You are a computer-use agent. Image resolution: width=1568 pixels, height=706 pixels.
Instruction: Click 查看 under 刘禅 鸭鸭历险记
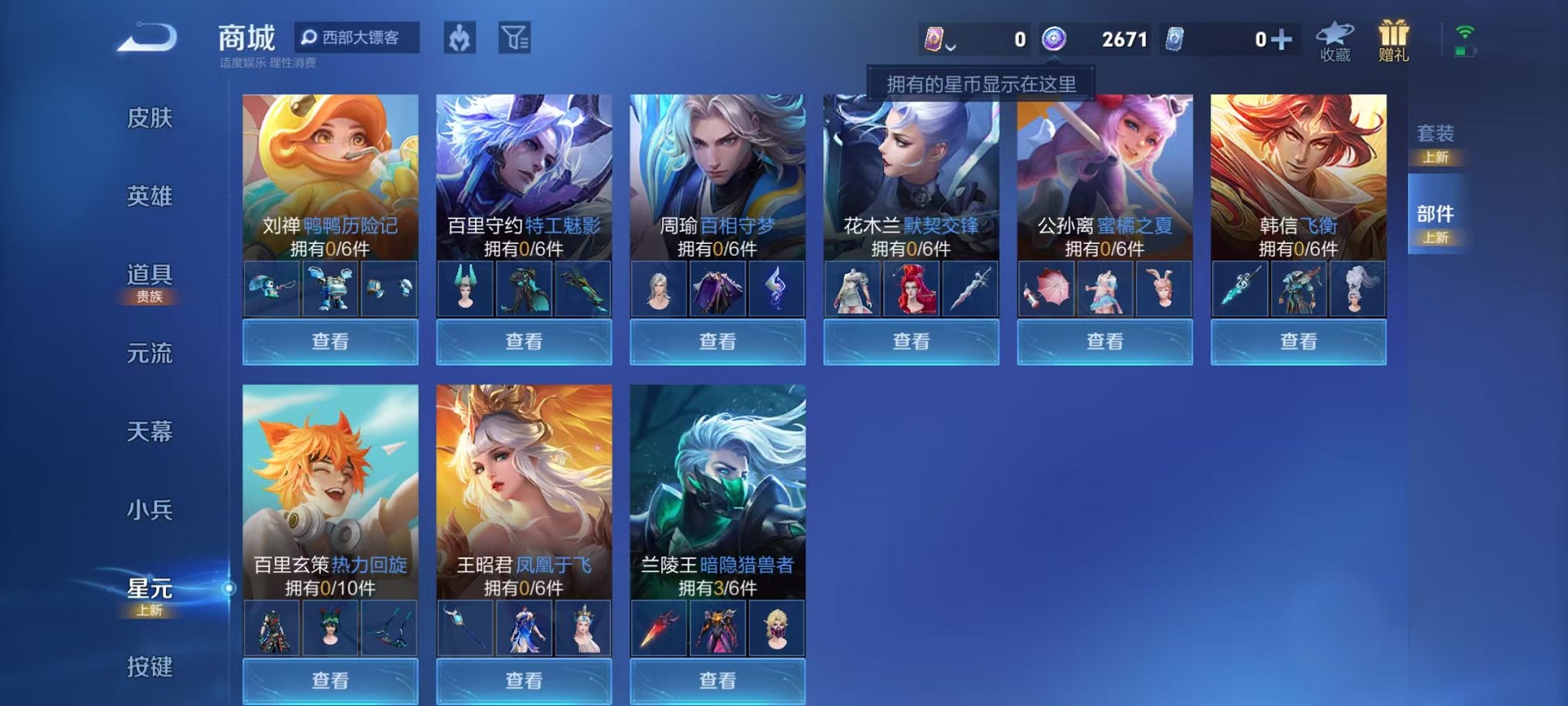tap(329, 341)
